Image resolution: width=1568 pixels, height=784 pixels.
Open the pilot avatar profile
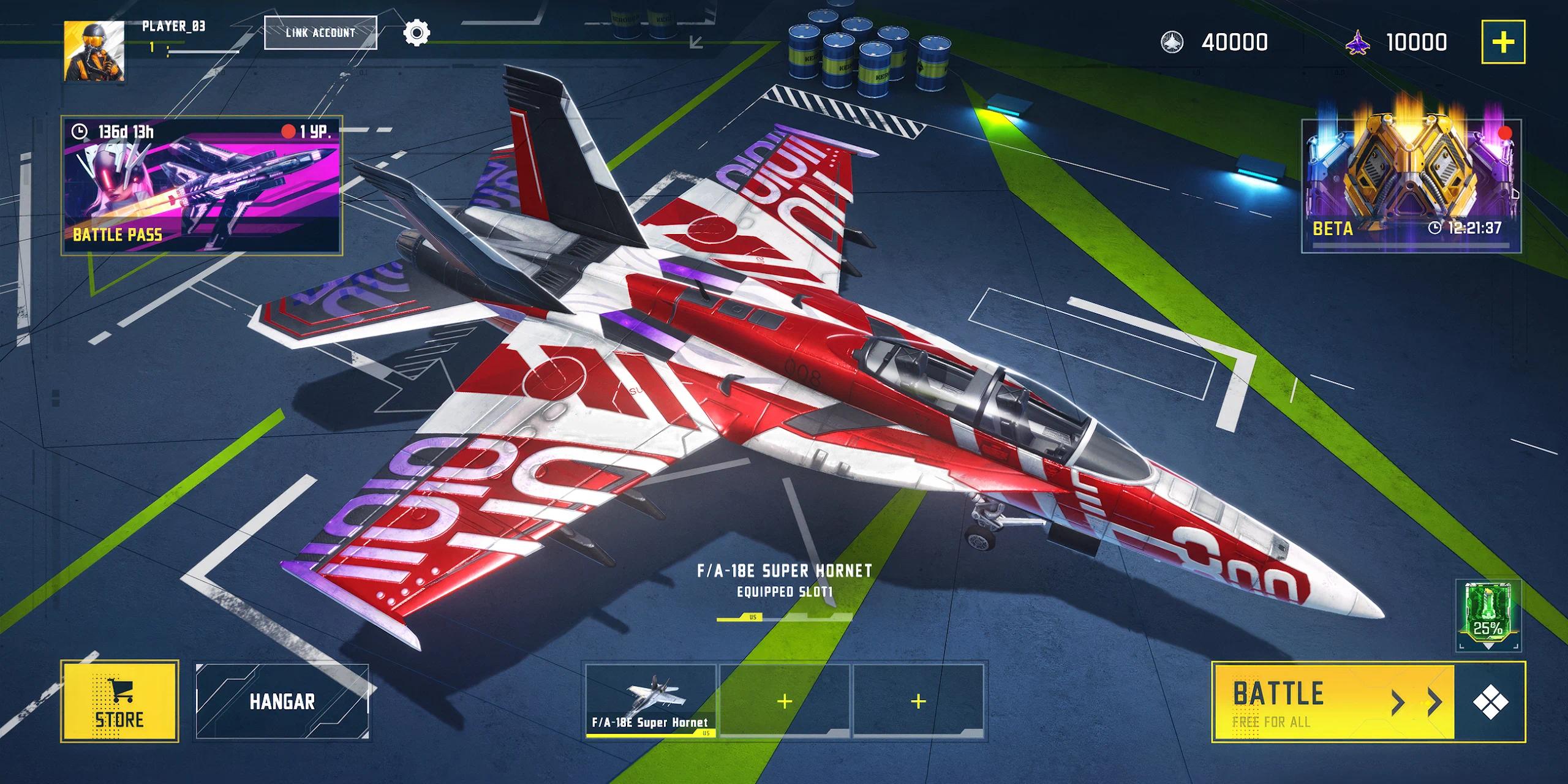pos(94,51)
